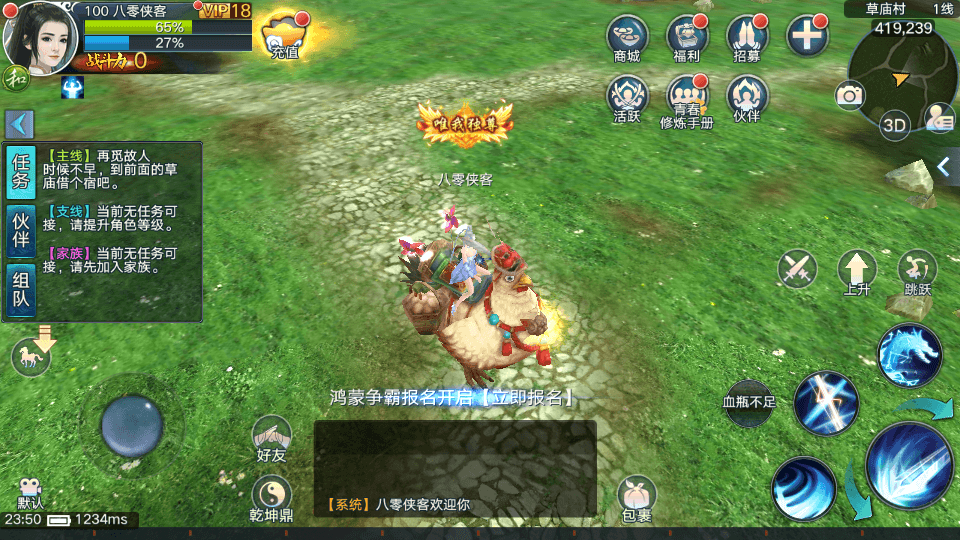The height and width of the screenshot is (540, 960).
Task: Activate the wolf head skill
Action: [x=910, y=354]
